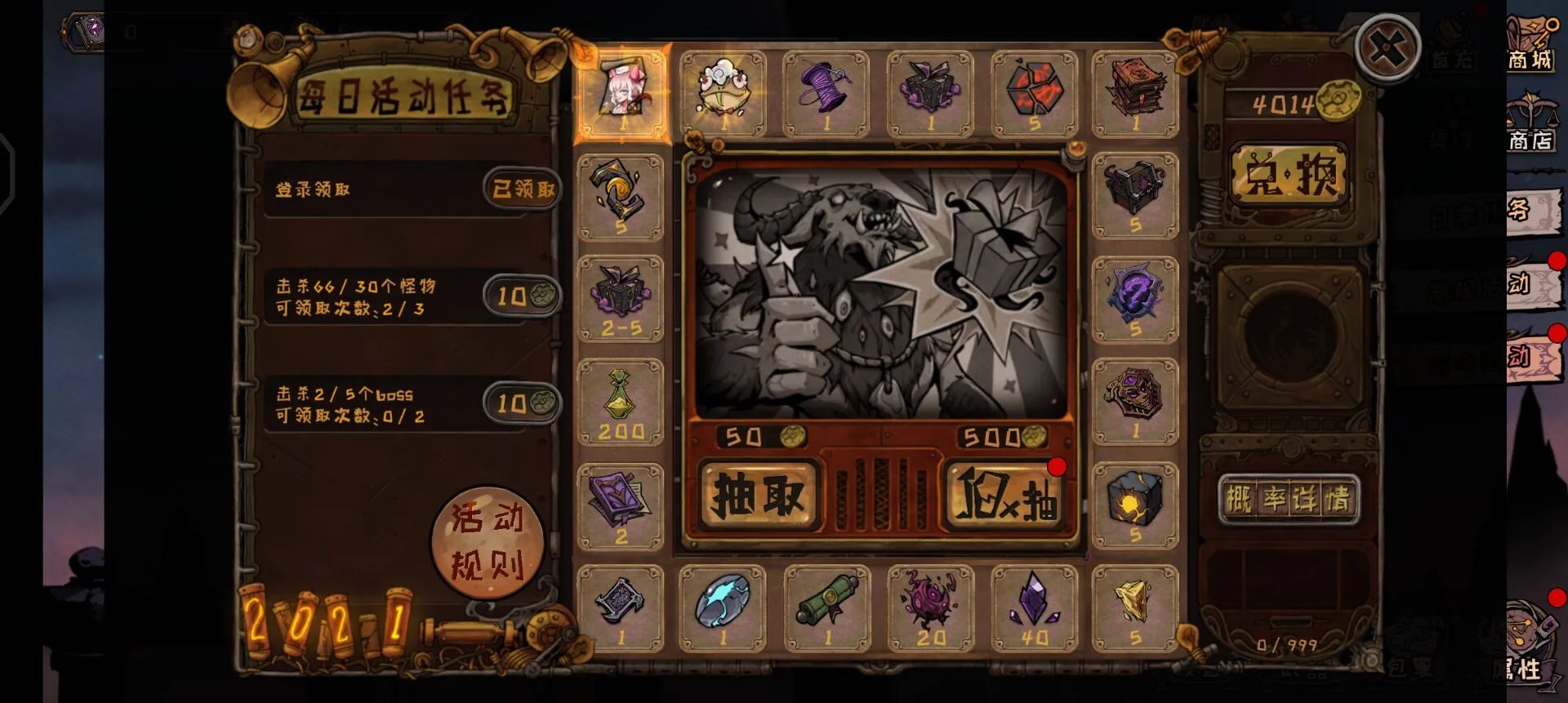Select the red cracked stone prize
Viewport: 1568px width, 703px height.
[x=1034, y=92]
